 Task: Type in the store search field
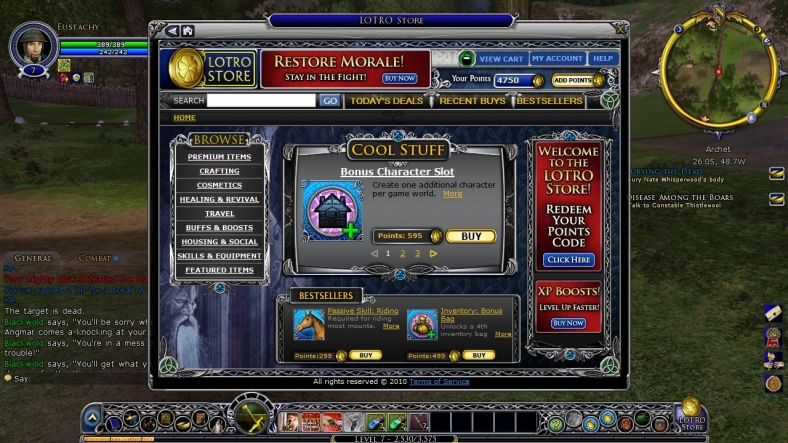[261, 101]
